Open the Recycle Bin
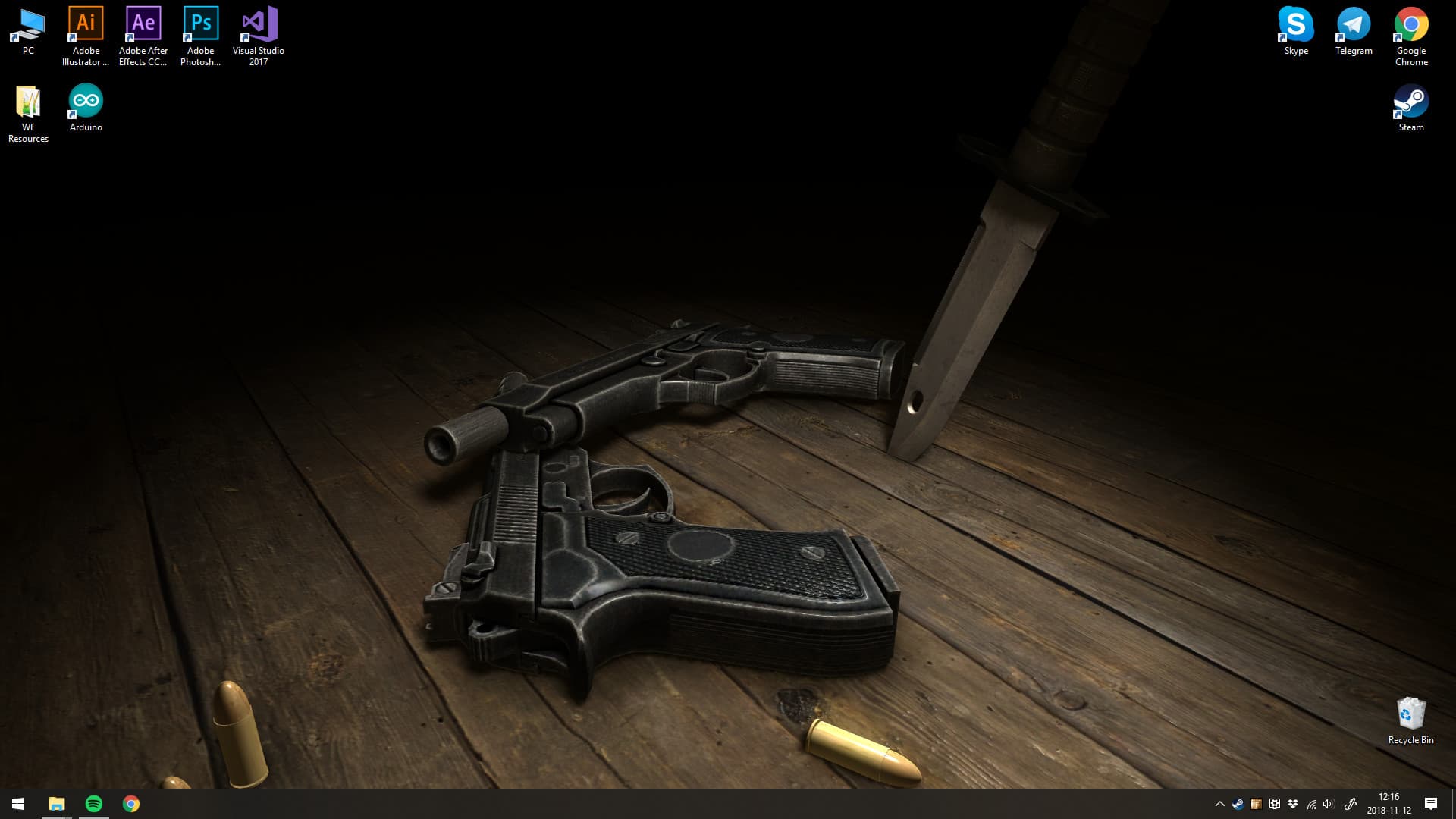Screen dimensions: 1456x819 (x=1409, y=713)
